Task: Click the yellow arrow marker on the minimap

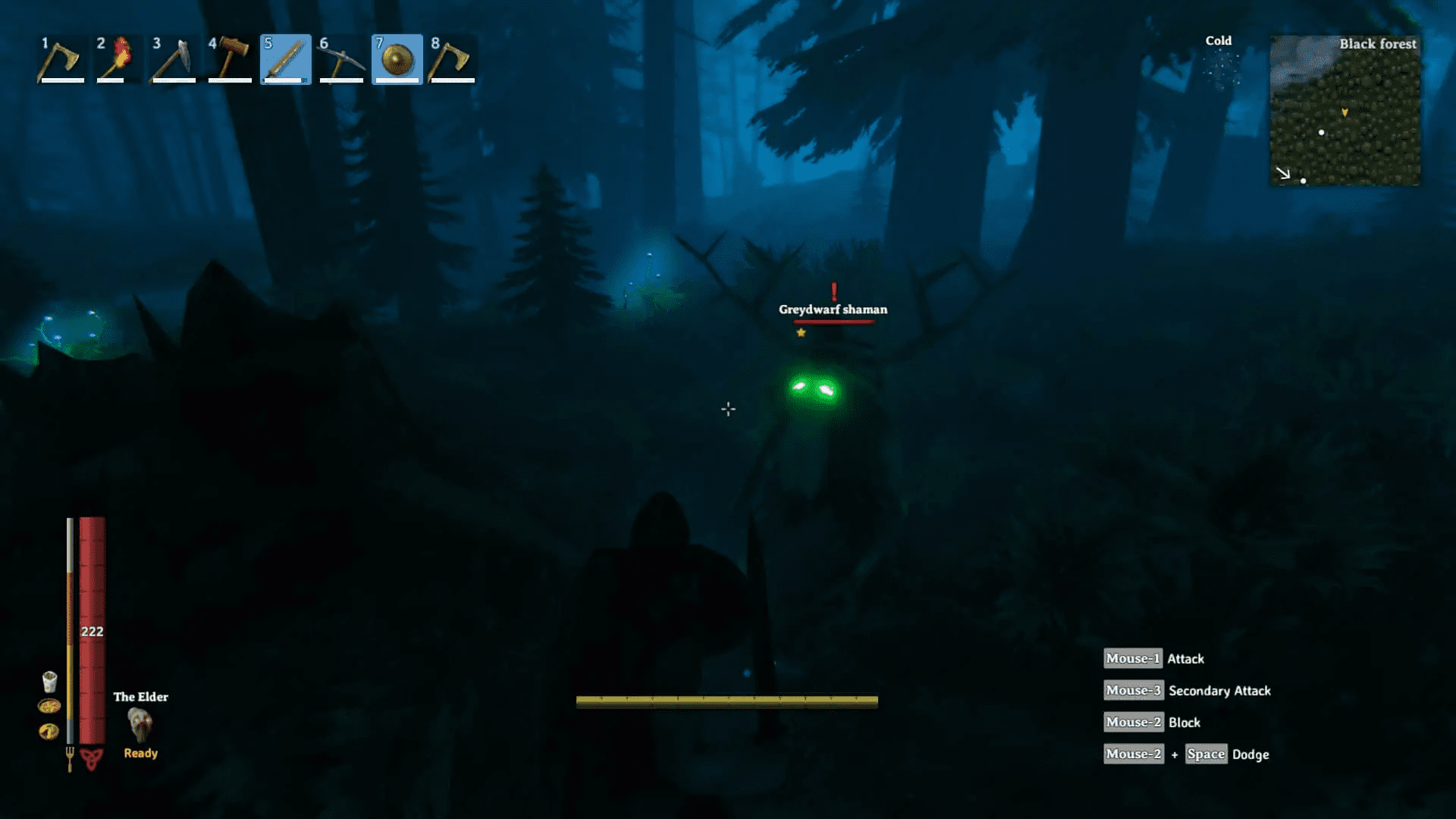Action: (x=1345, y=111)
